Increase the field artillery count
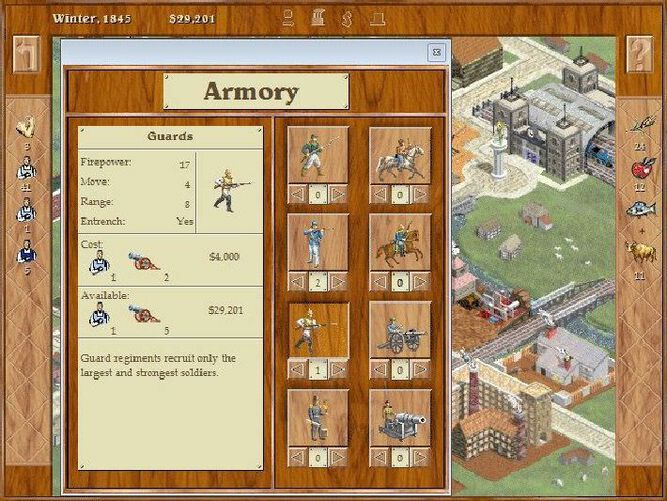Screen dimensions: 667x501 (x=420, y=370)
